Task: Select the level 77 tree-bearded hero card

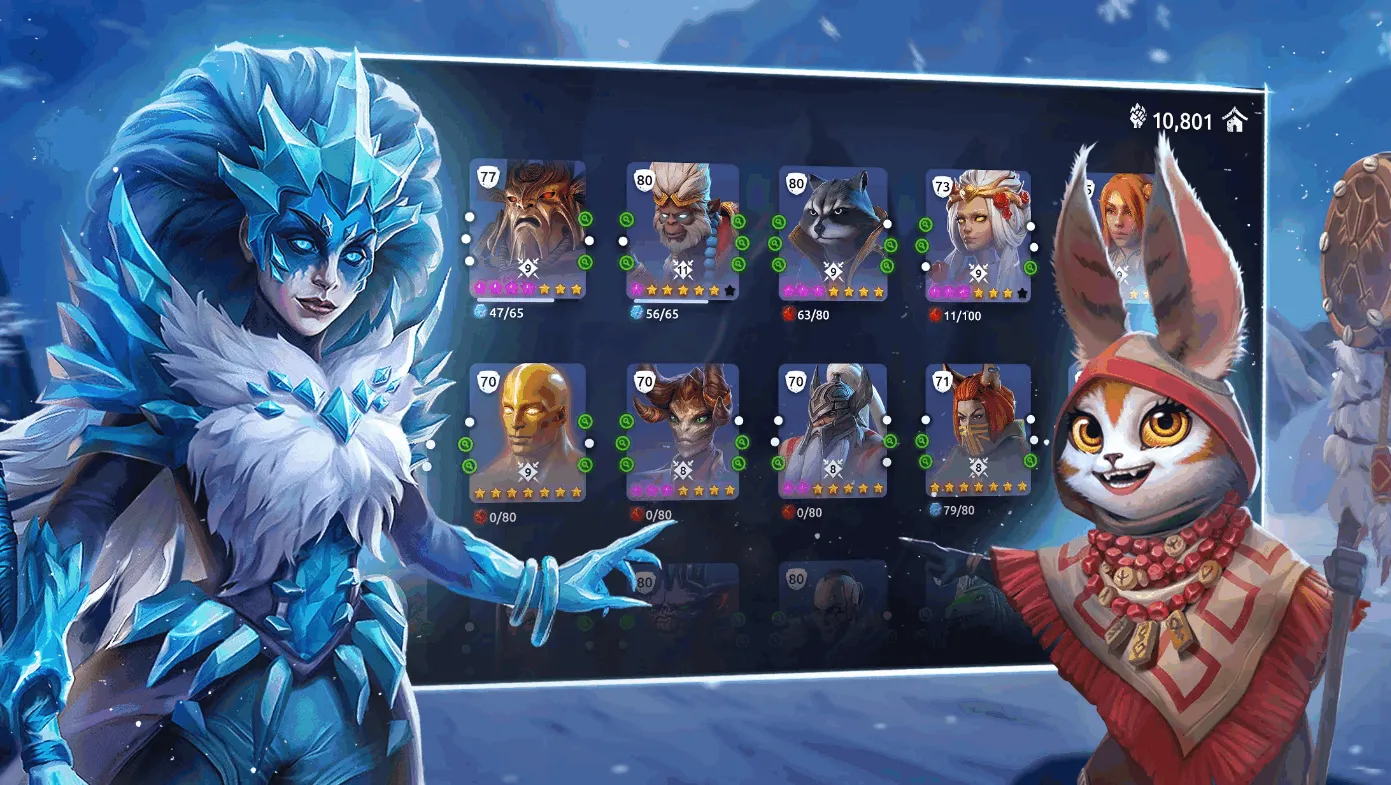Action: coord(528,228)
